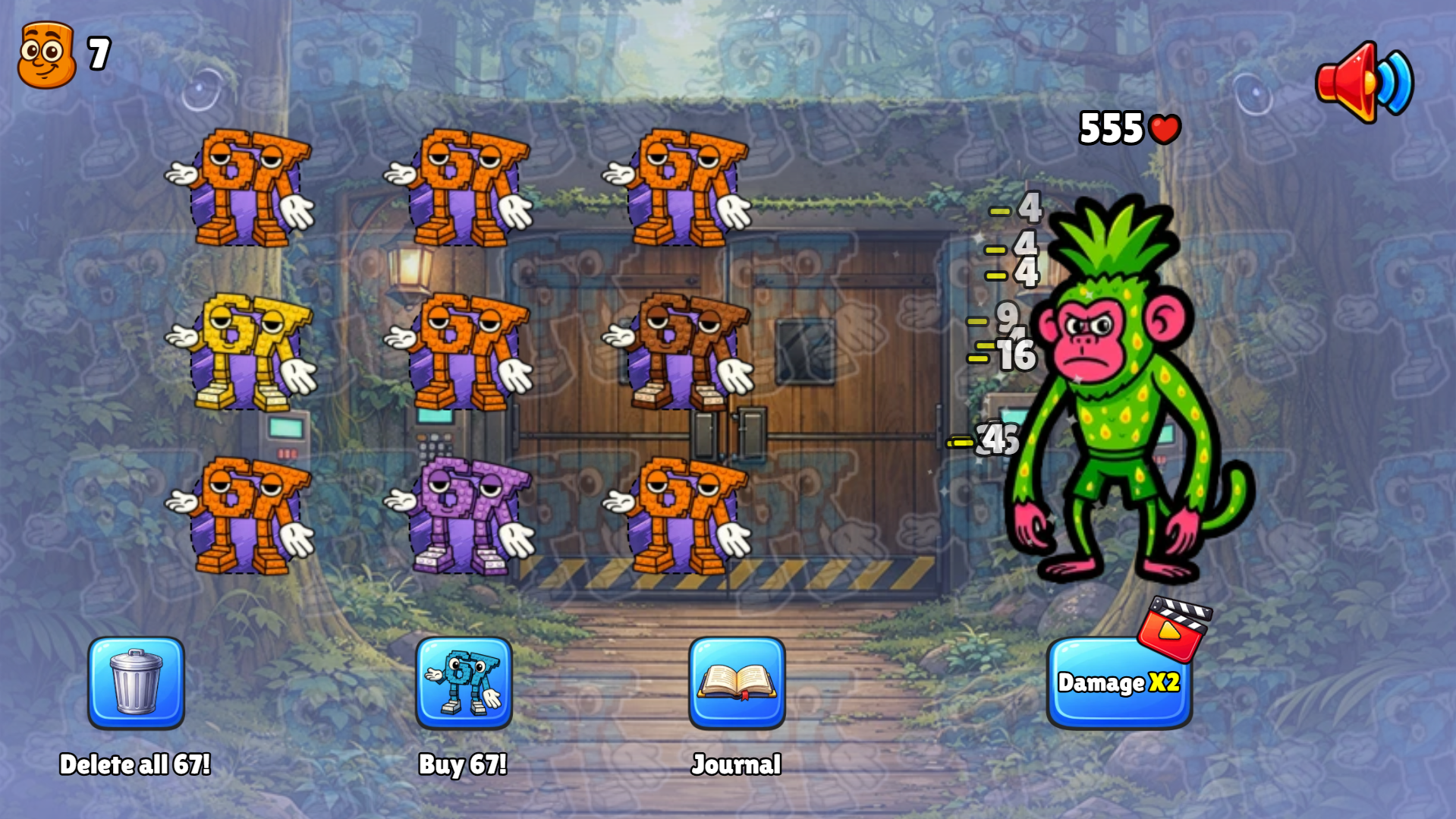
Task: Click the monkey's 555 health counter
Action: (1110, 129)
